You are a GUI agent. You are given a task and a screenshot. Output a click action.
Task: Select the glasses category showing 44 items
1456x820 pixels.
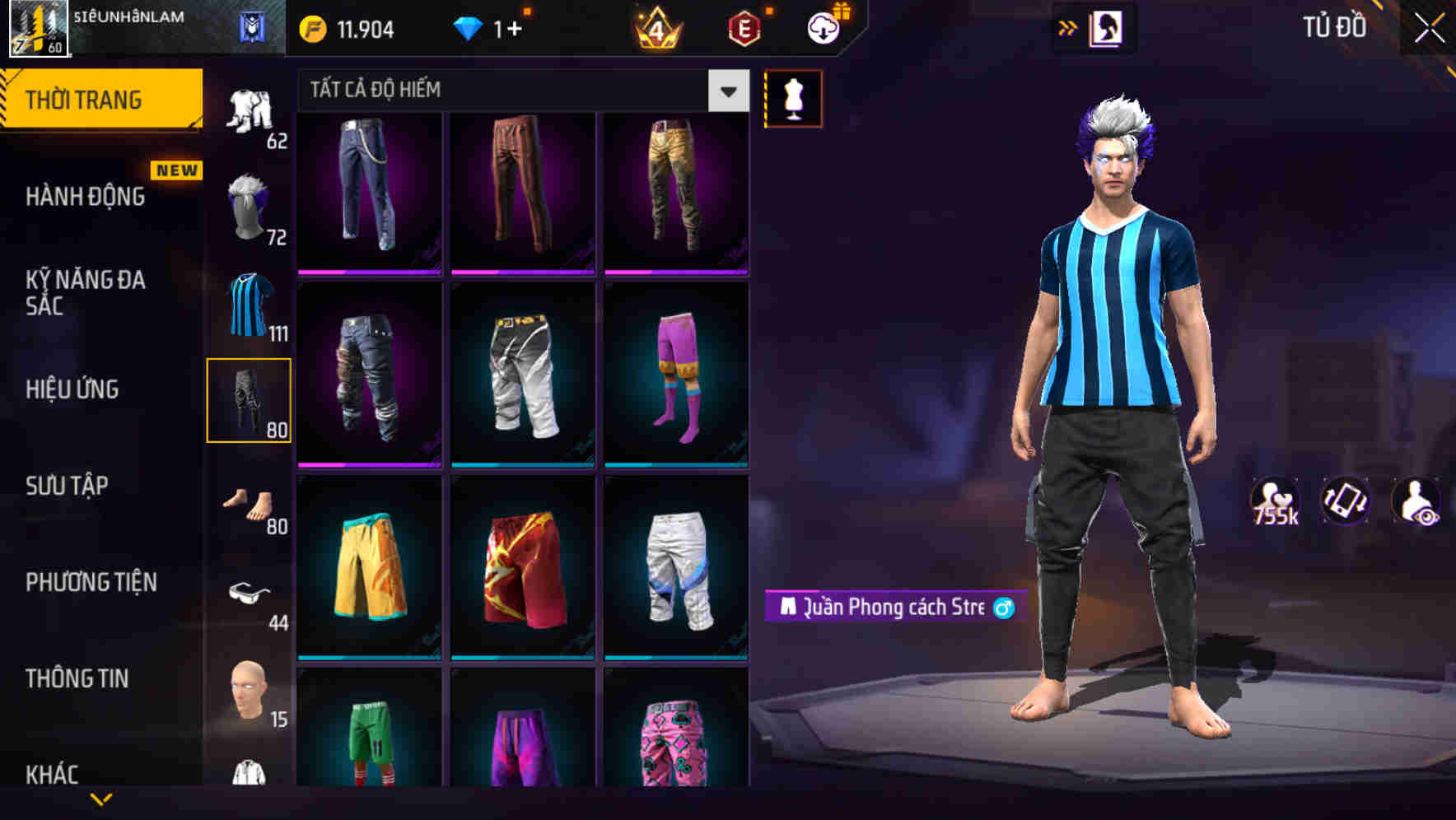pos(250,593)
